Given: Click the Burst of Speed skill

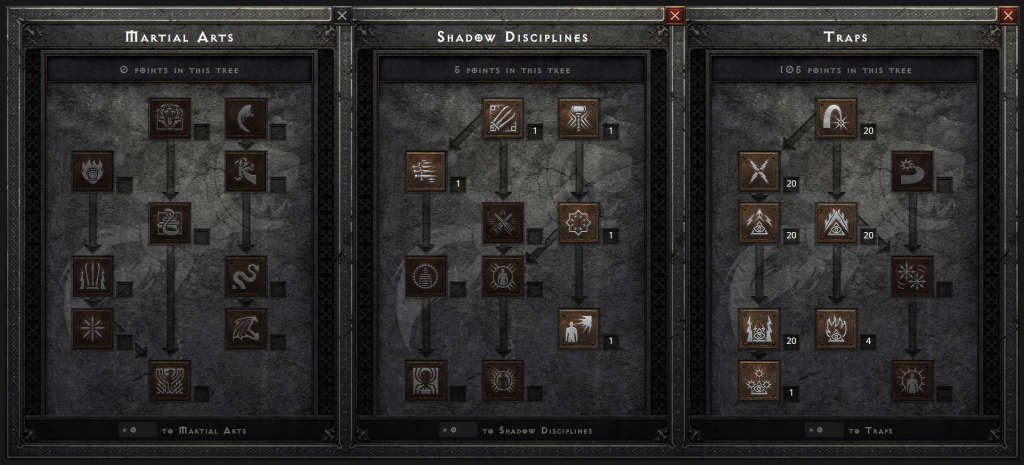Looking at the screenshot, I should (x=426, y=171).
